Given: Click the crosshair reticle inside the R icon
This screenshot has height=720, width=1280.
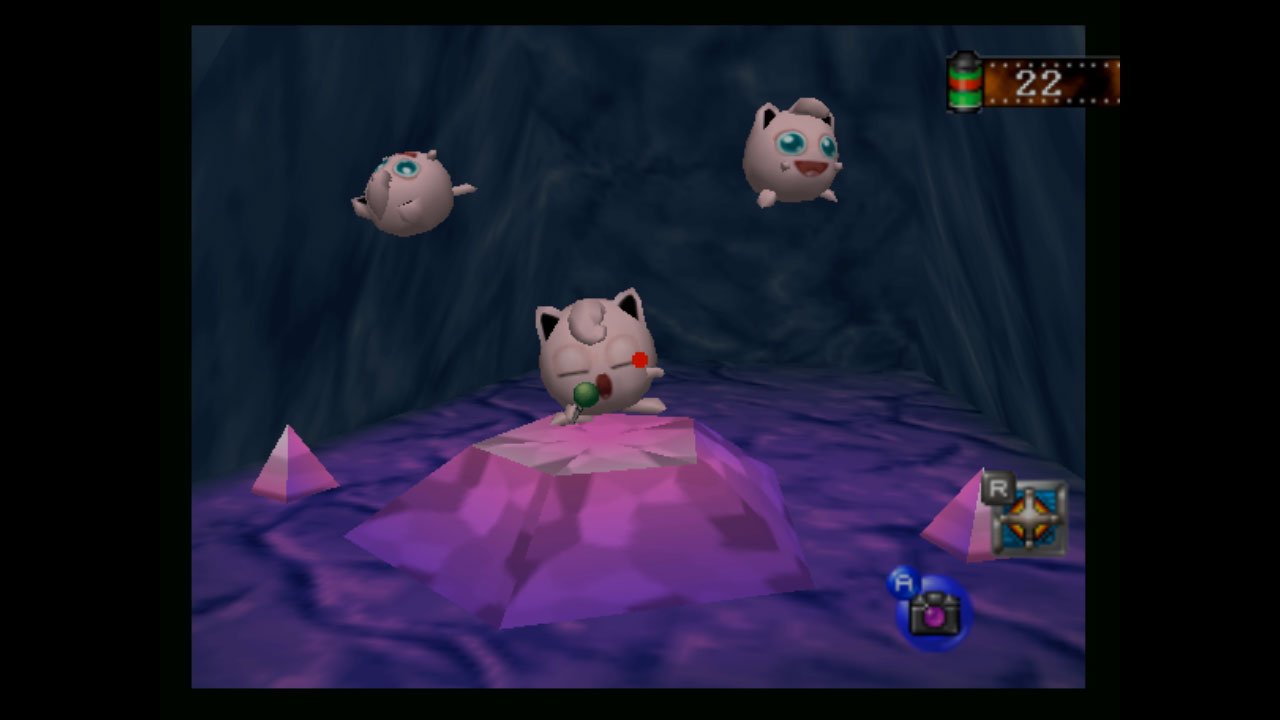Looking at the screenshot, I should [1028, 519].
